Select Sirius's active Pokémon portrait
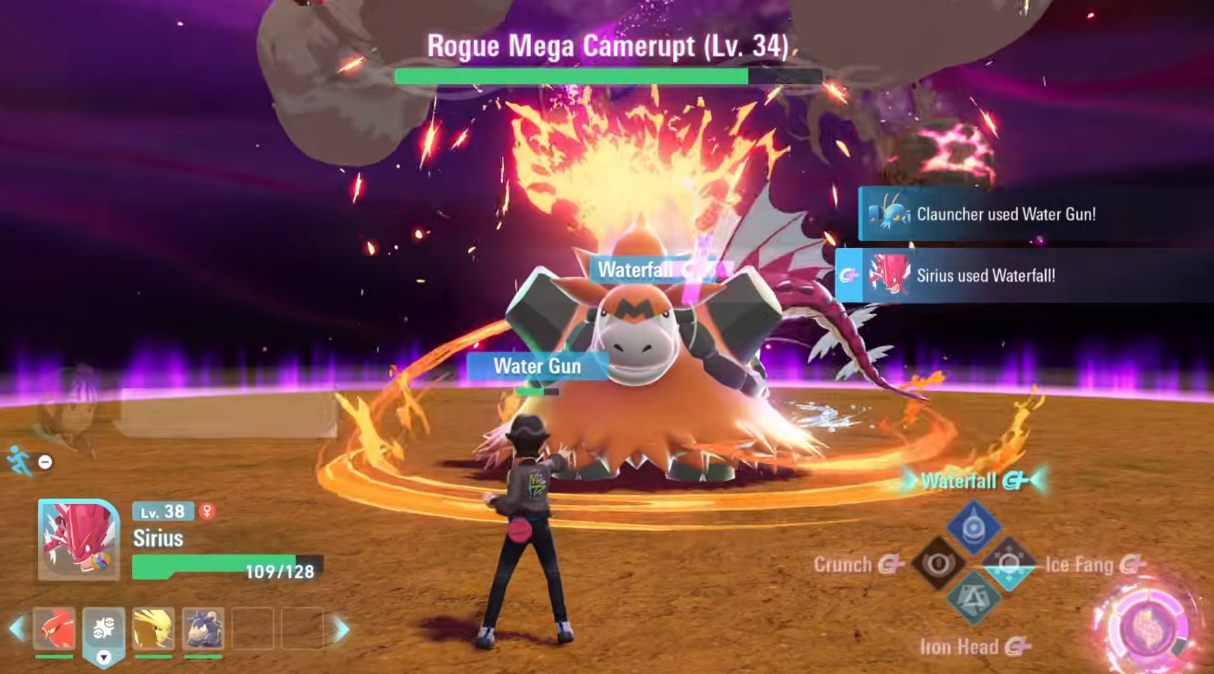Image resolution: width=1214 pixels, height=674 pixels. click(x=78, y=540)
